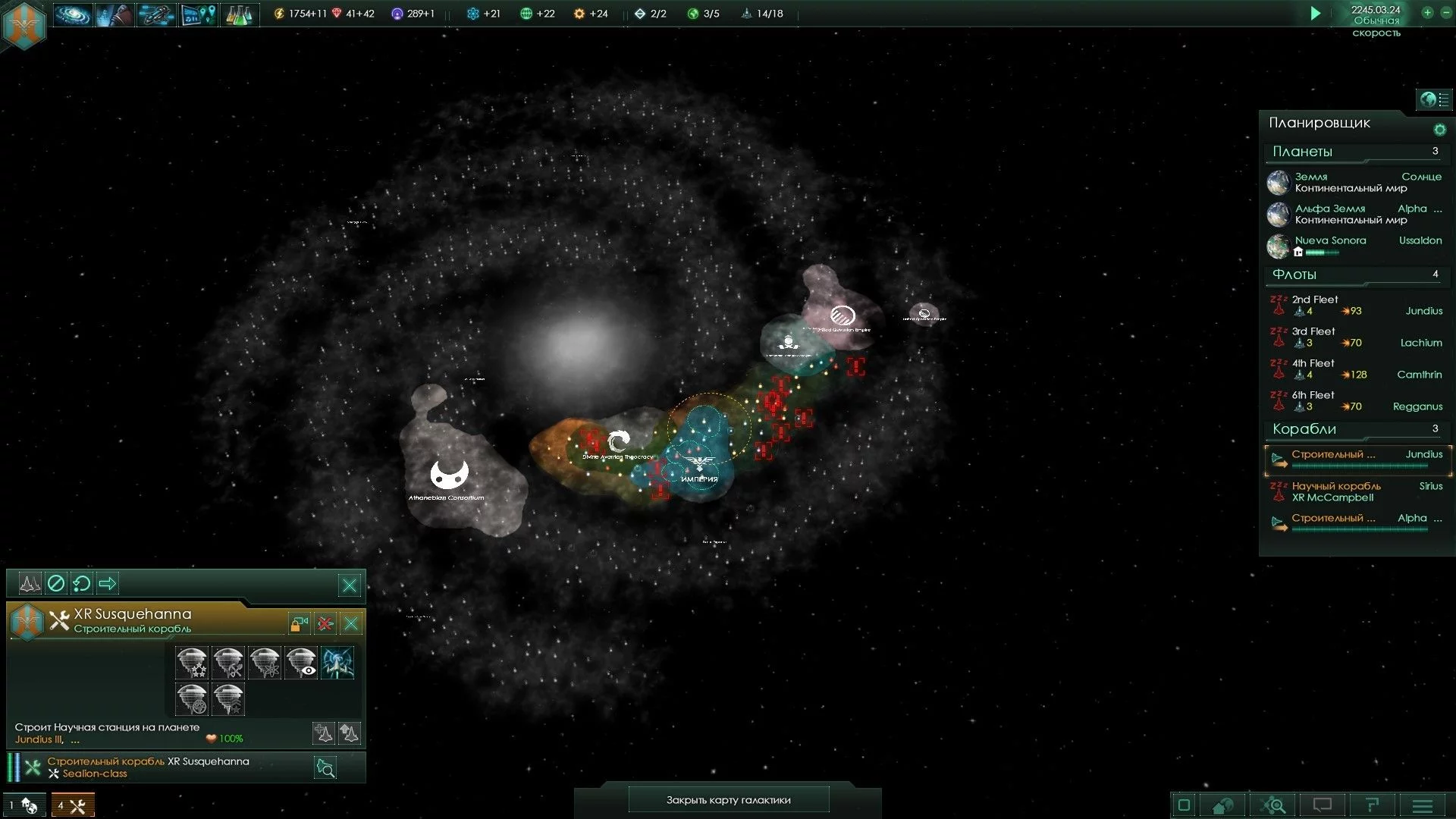Resume the game with the play button

[x=1316, y=13]
